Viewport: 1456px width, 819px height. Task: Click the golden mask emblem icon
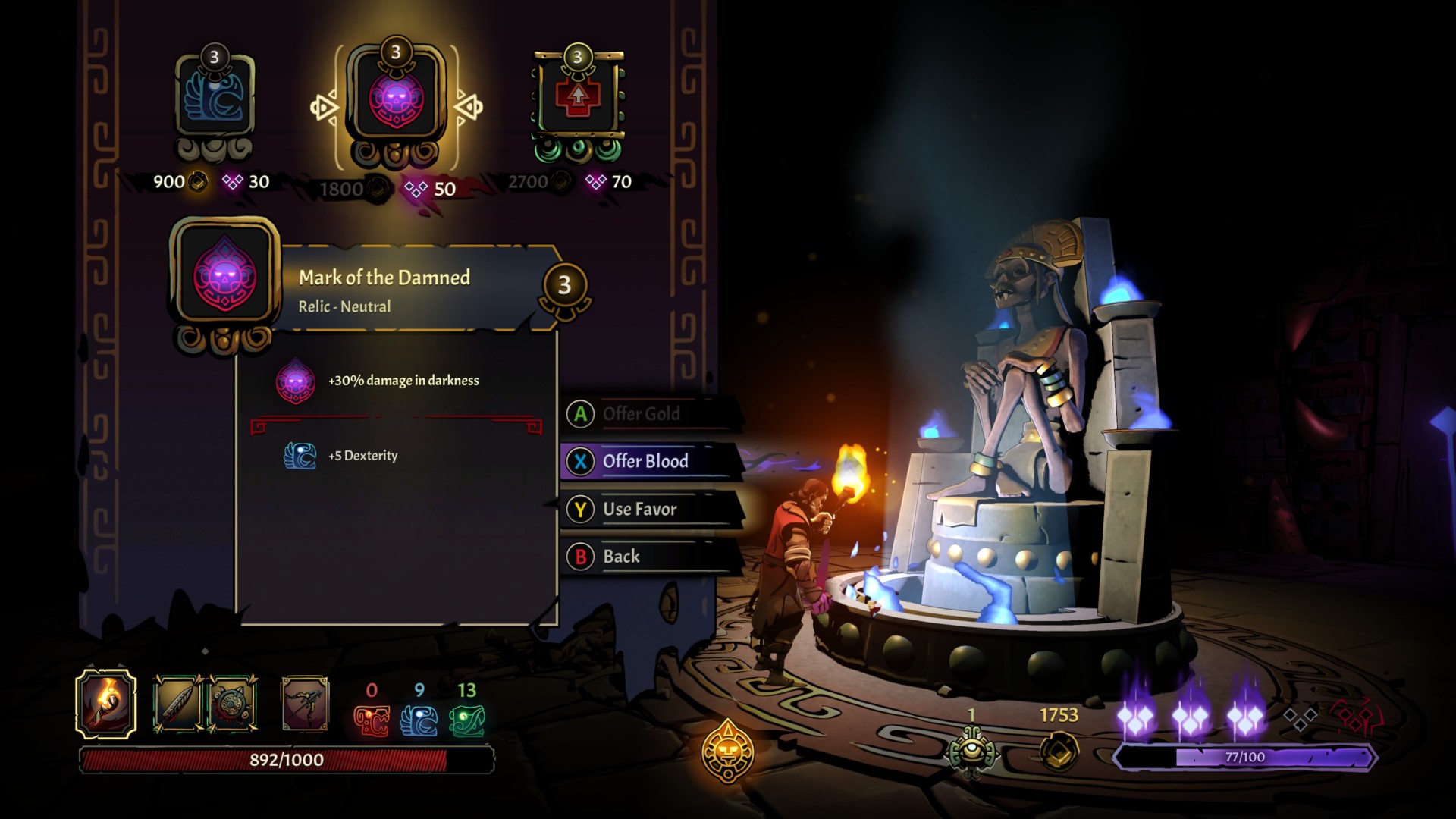tap(728, 751)
